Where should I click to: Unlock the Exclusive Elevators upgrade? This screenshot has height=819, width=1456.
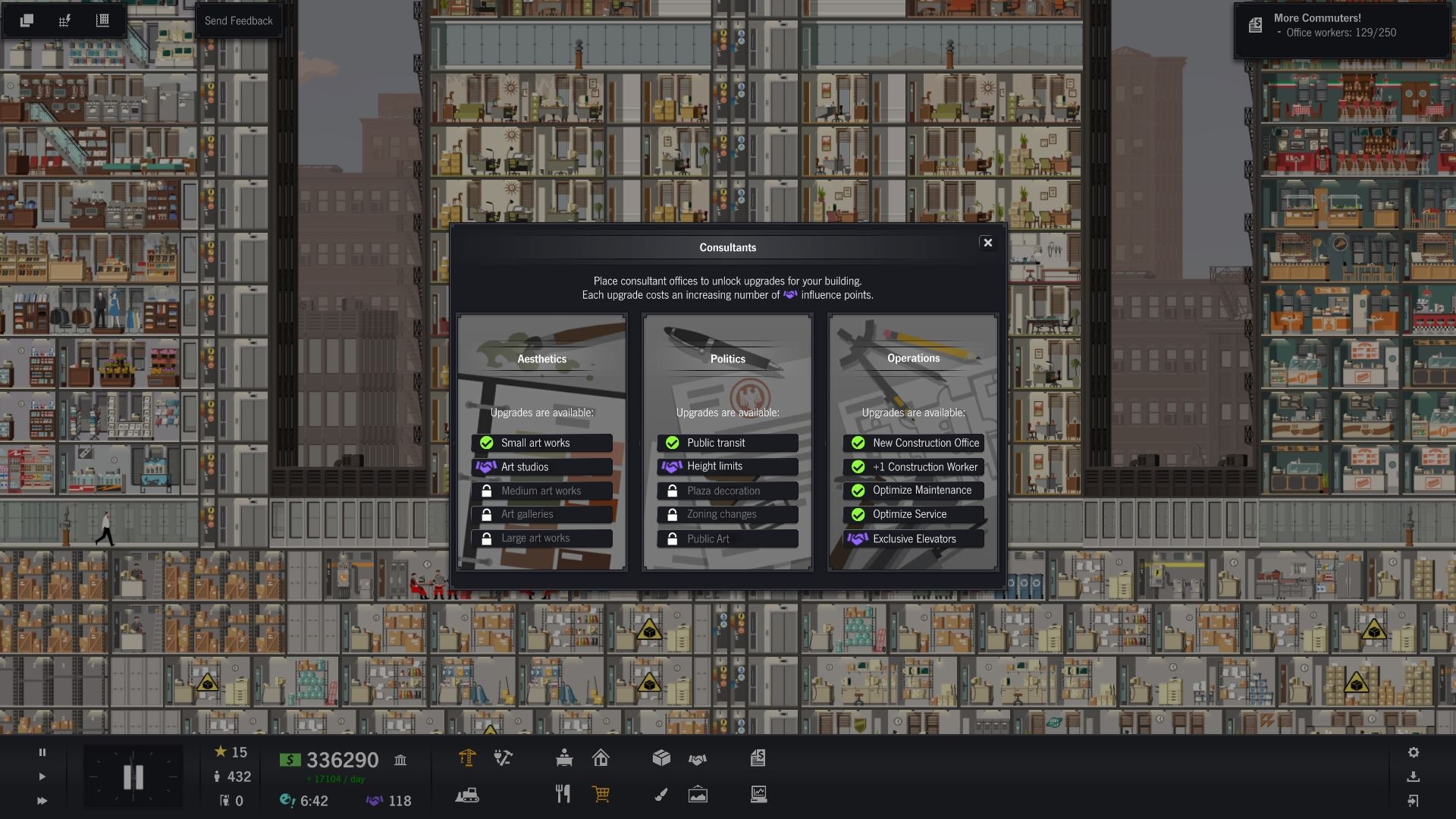(913, 538)
